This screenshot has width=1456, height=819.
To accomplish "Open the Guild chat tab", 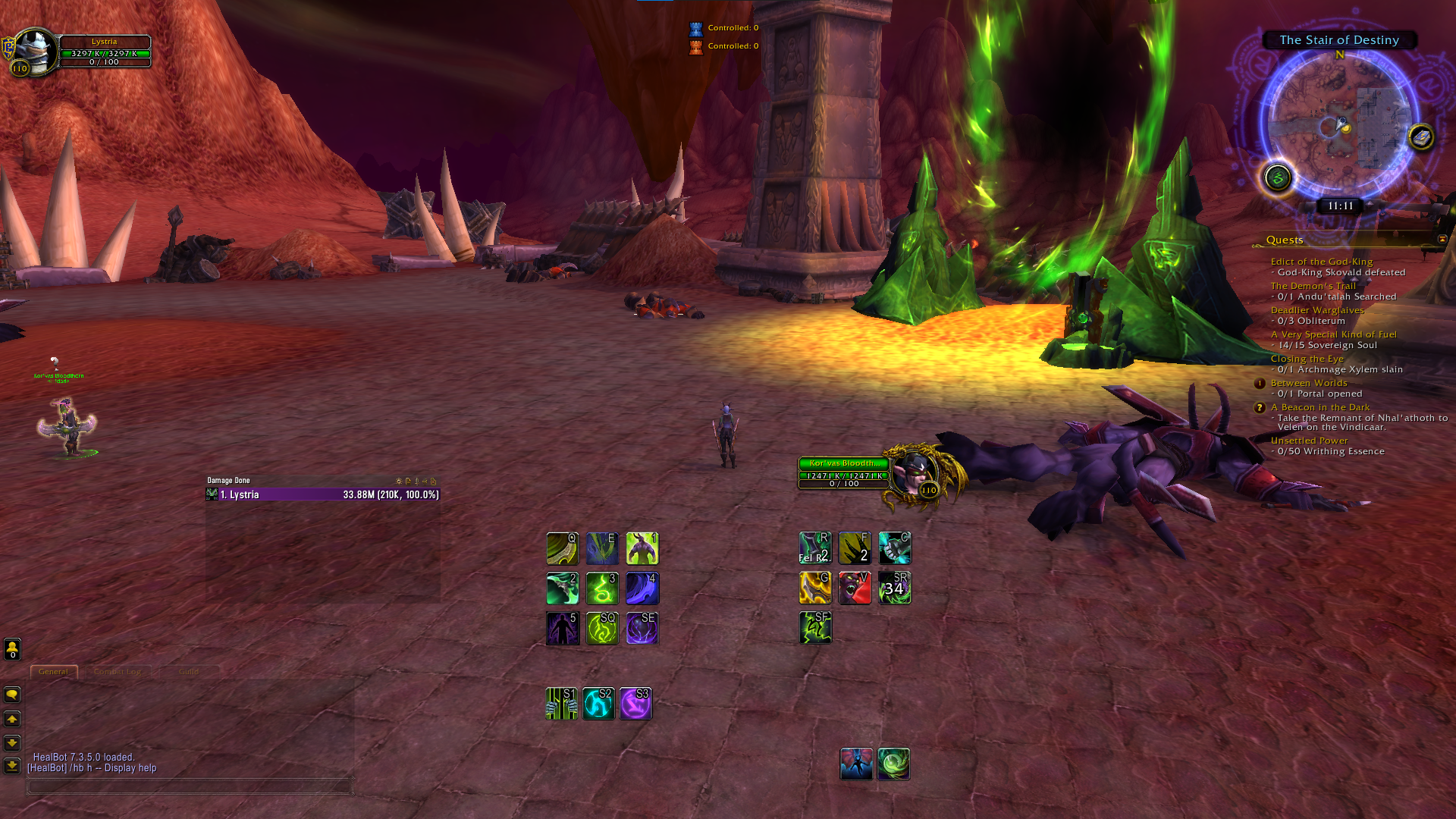I will 189,672.
